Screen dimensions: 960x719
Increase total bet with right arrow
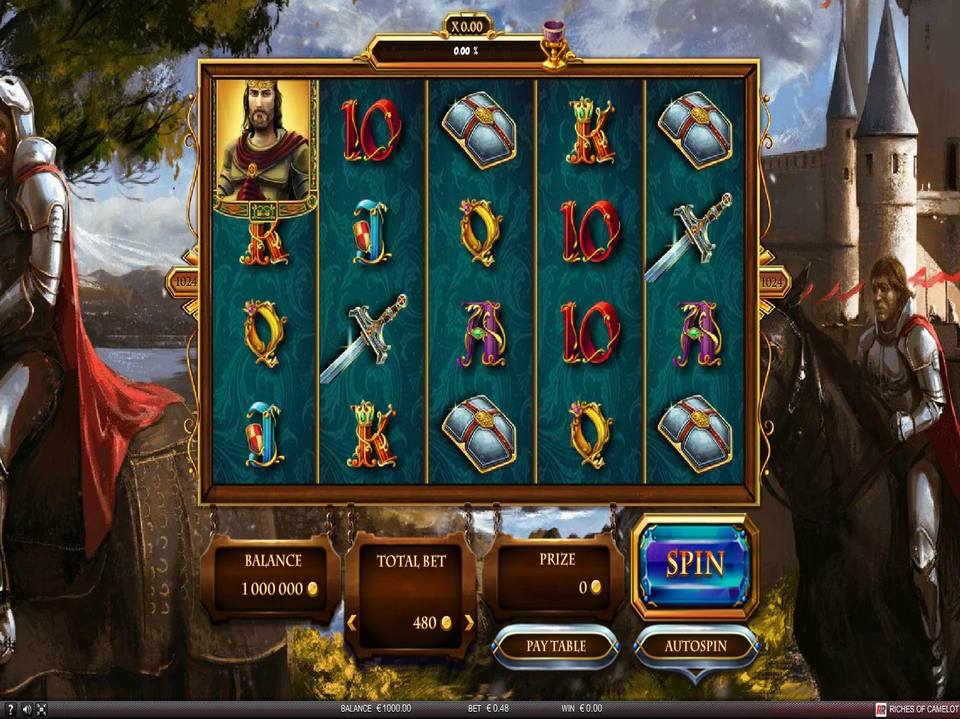pyautogui.click(x=468, y=623)
